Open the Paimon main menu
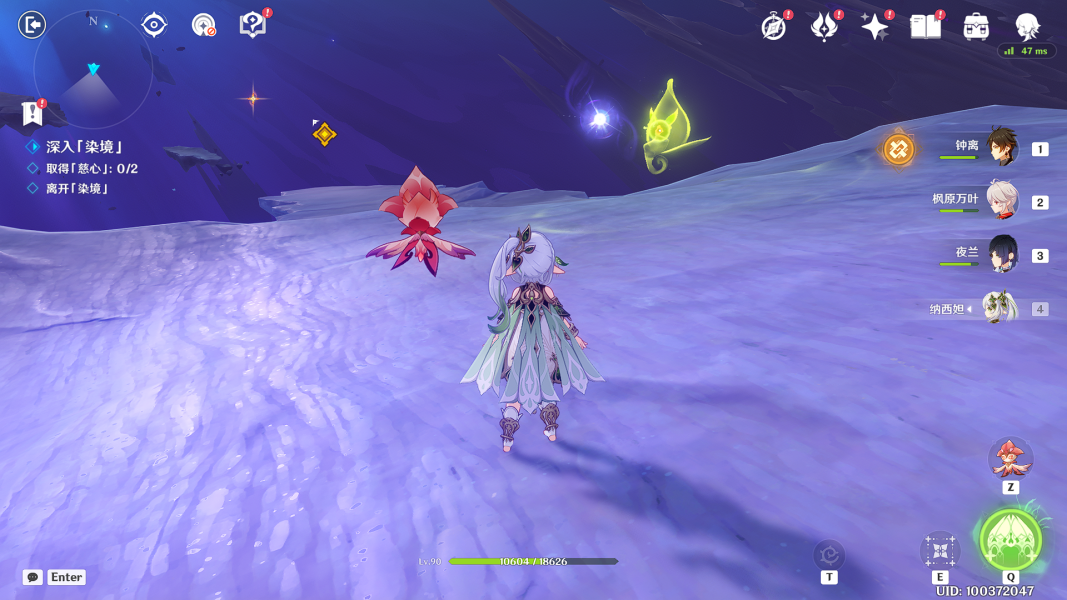 (1027, 26)
